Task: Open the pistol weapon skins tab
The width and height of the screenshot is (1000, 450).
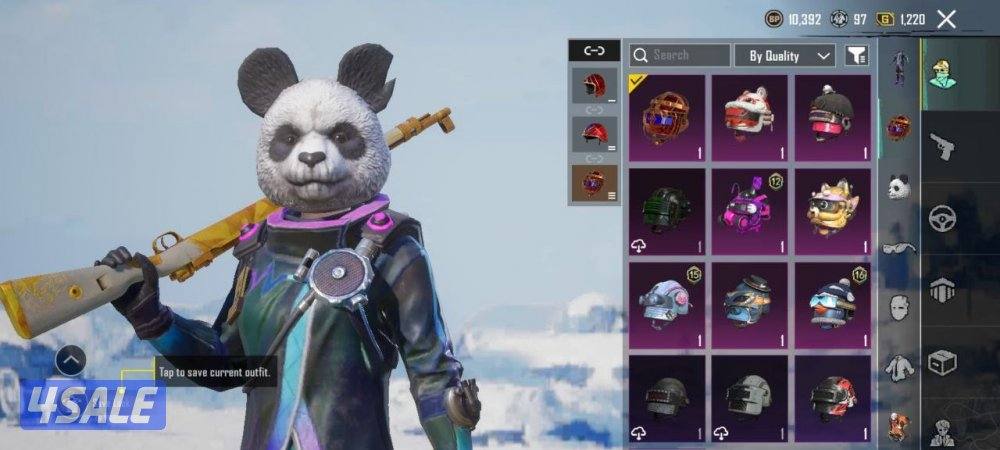Action: pyautogui.click(x=942, y=147)
